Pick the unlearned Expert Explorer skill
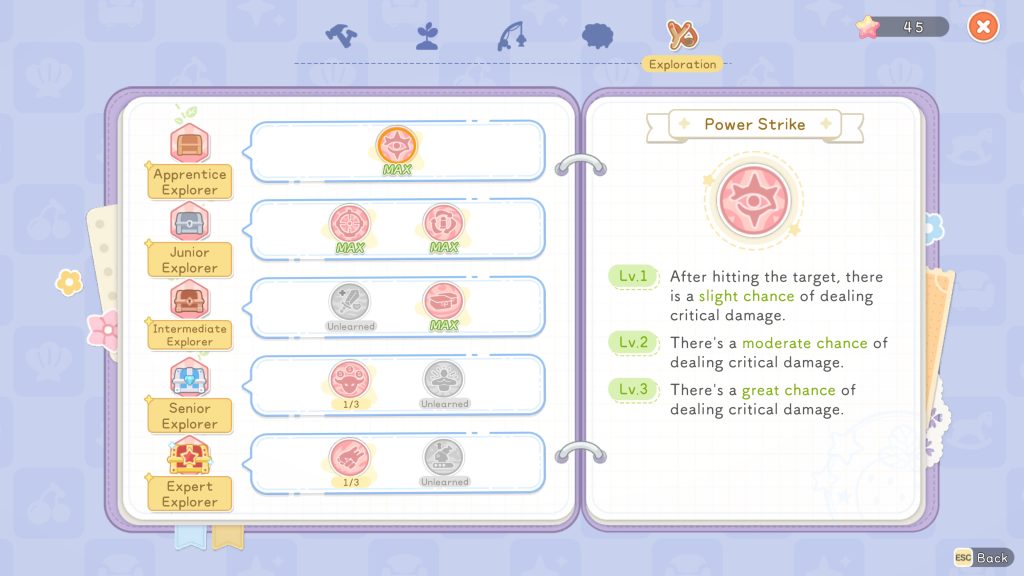 443,457
